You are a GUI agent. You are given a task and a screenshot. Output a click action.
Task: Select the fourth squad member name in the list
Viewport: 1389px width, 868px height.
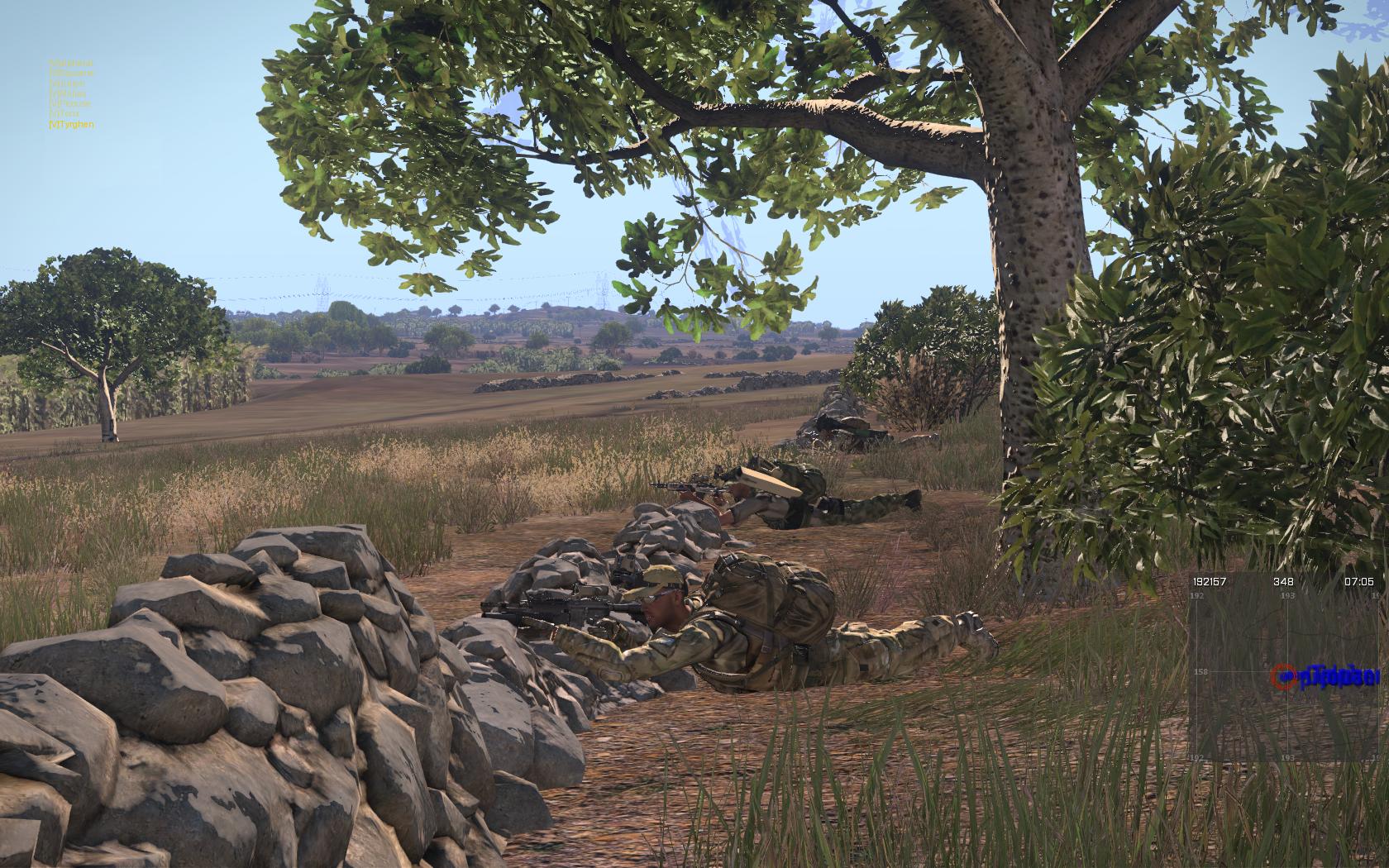(73, 94)
